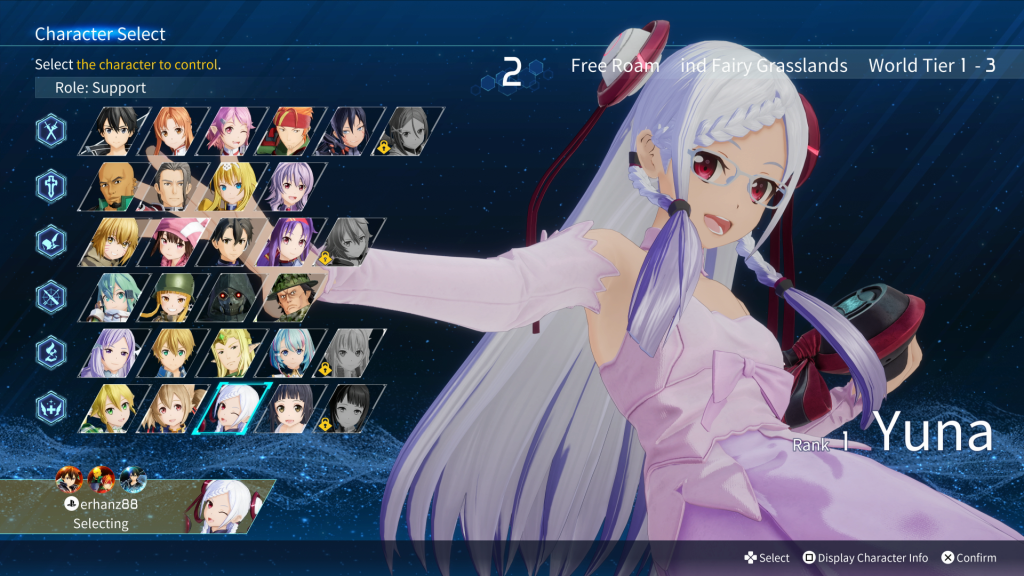This screenshot has height=576, width=1024.
Task: Choose Yuuki with the red headband
Action: [x=290, y=241]
